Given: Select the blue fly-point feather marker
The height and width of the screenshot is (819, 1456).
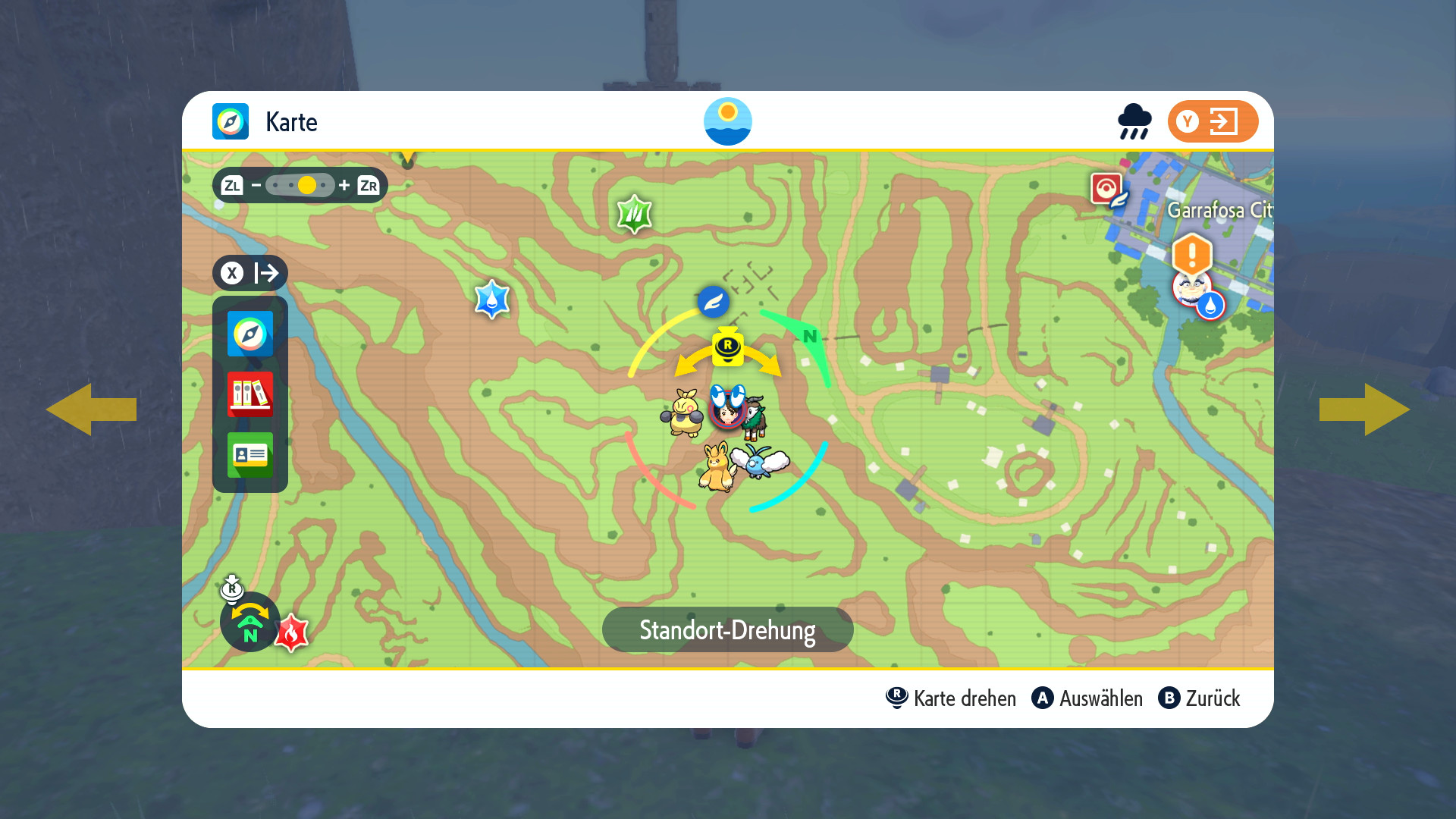Looking at the screenshot, I should click(714, 302).
